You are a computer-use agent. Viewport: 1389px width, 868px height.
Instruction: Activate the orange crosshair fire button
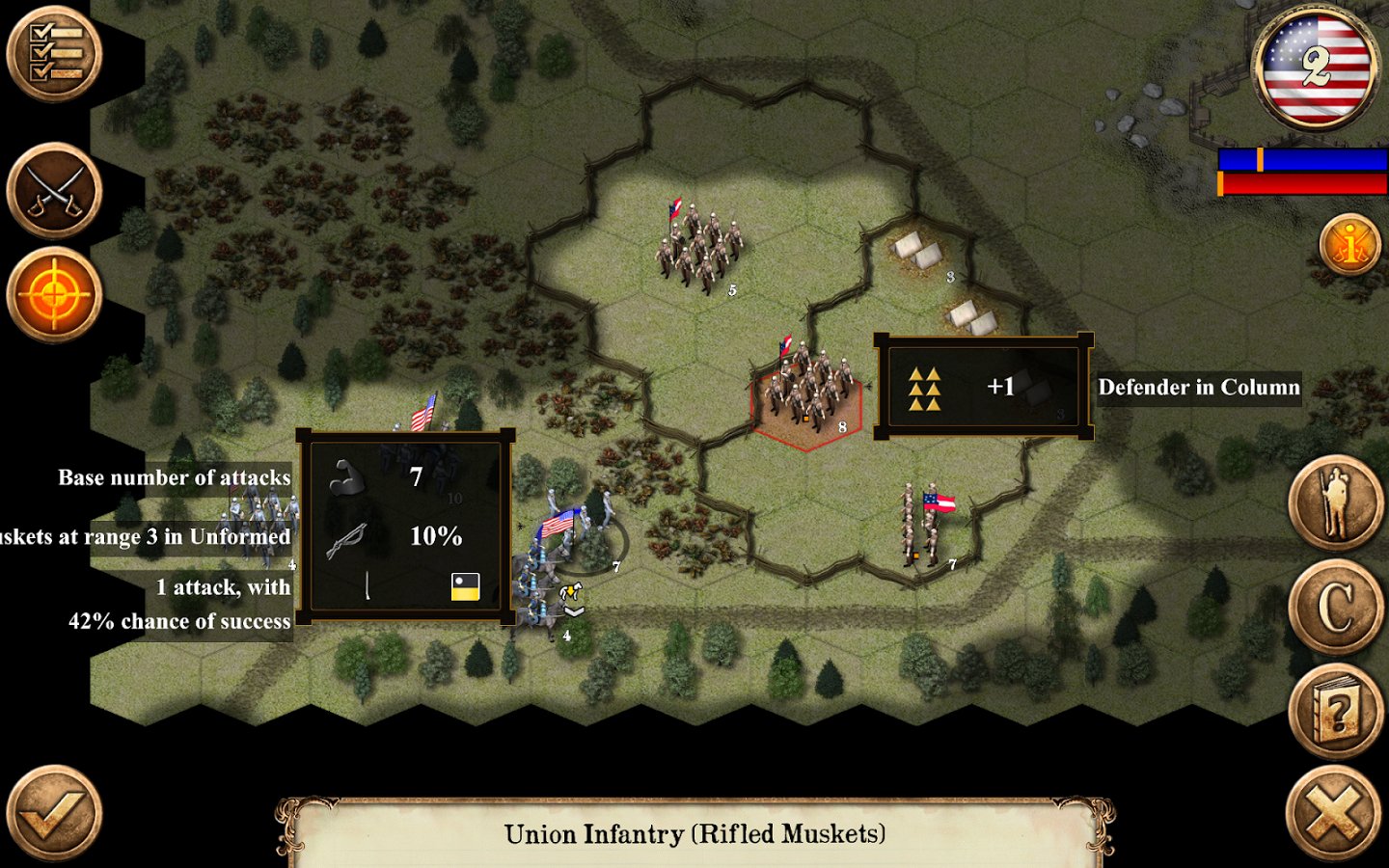pos(54,295)
